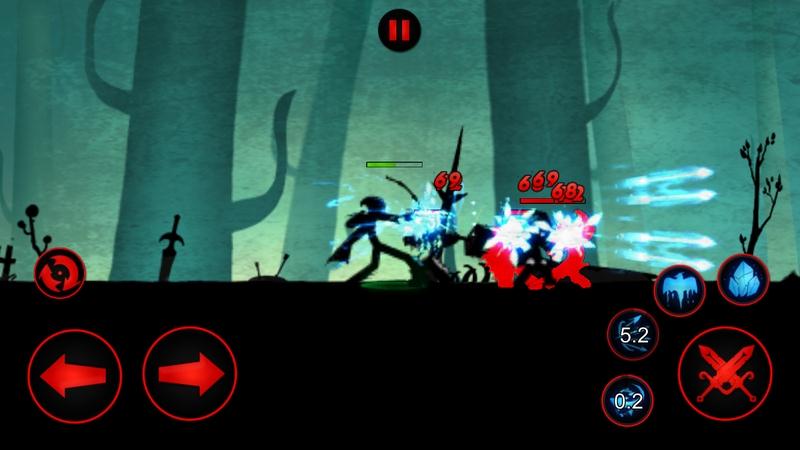Tap the right arrow movement button
Image resolution: width=800 pixels, height=450 pixels.
click(190, 374)
